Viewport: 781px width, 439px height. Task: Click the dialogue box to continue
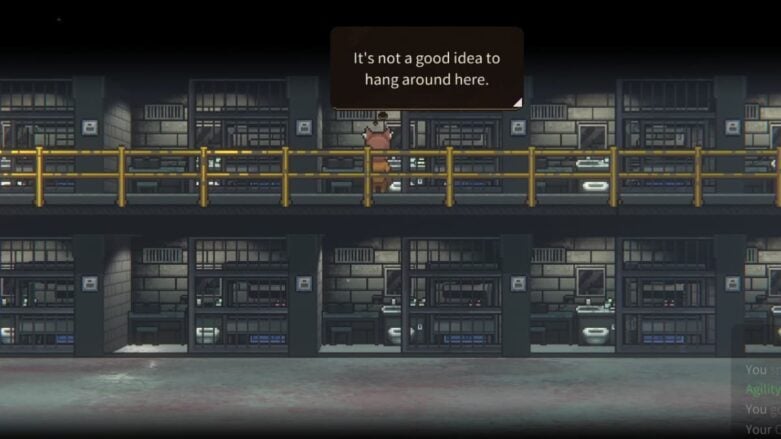point(426,67)
